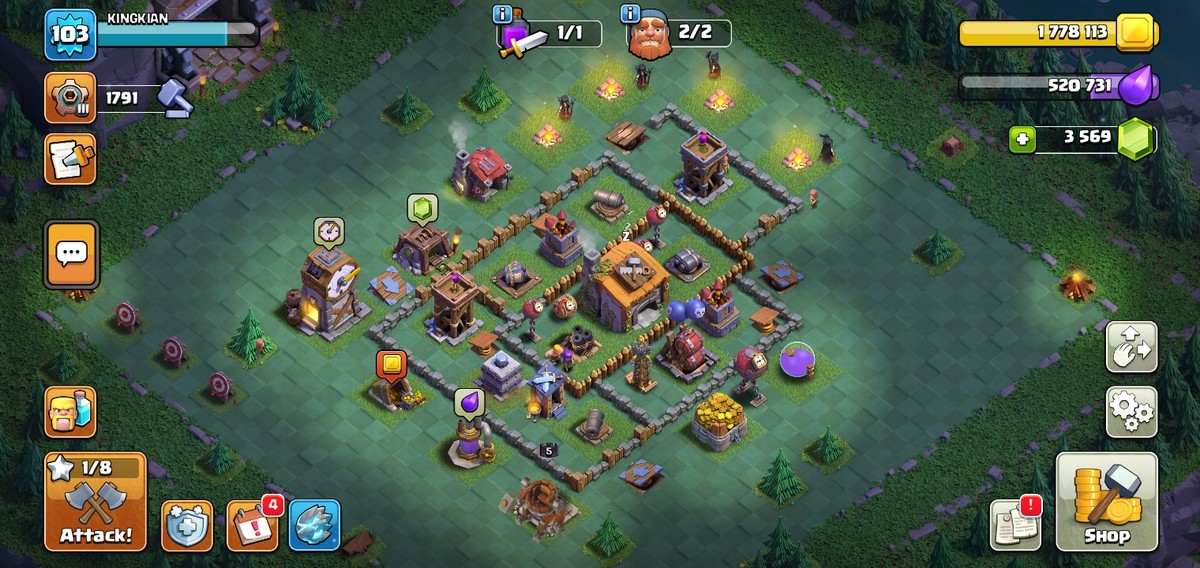
Task: Collect the elixir drop bubble
Action: [469, 403]
